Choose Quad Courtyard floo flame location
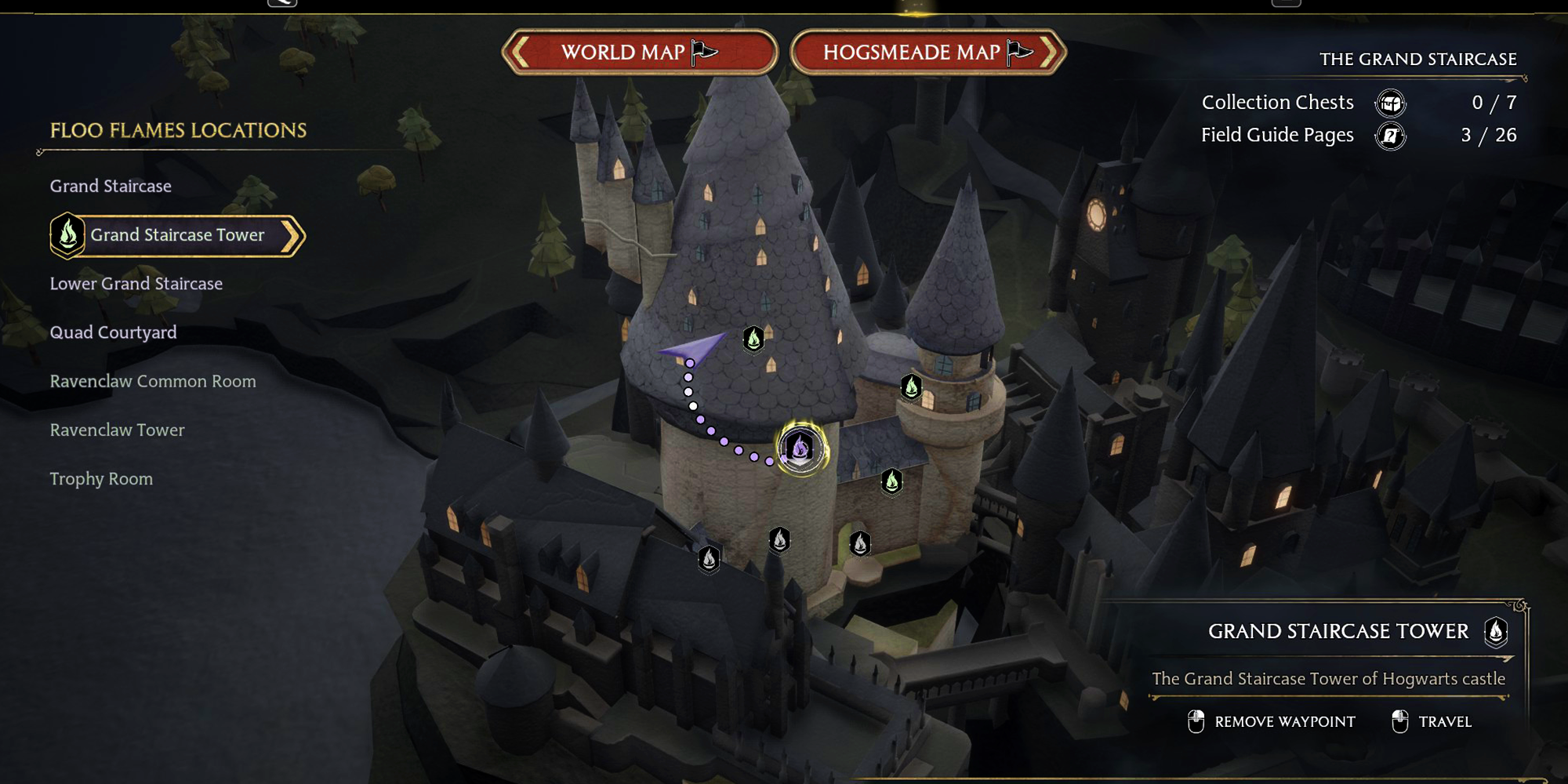The width and height of the screenshot is (1568, 784). tap(113, 332)
